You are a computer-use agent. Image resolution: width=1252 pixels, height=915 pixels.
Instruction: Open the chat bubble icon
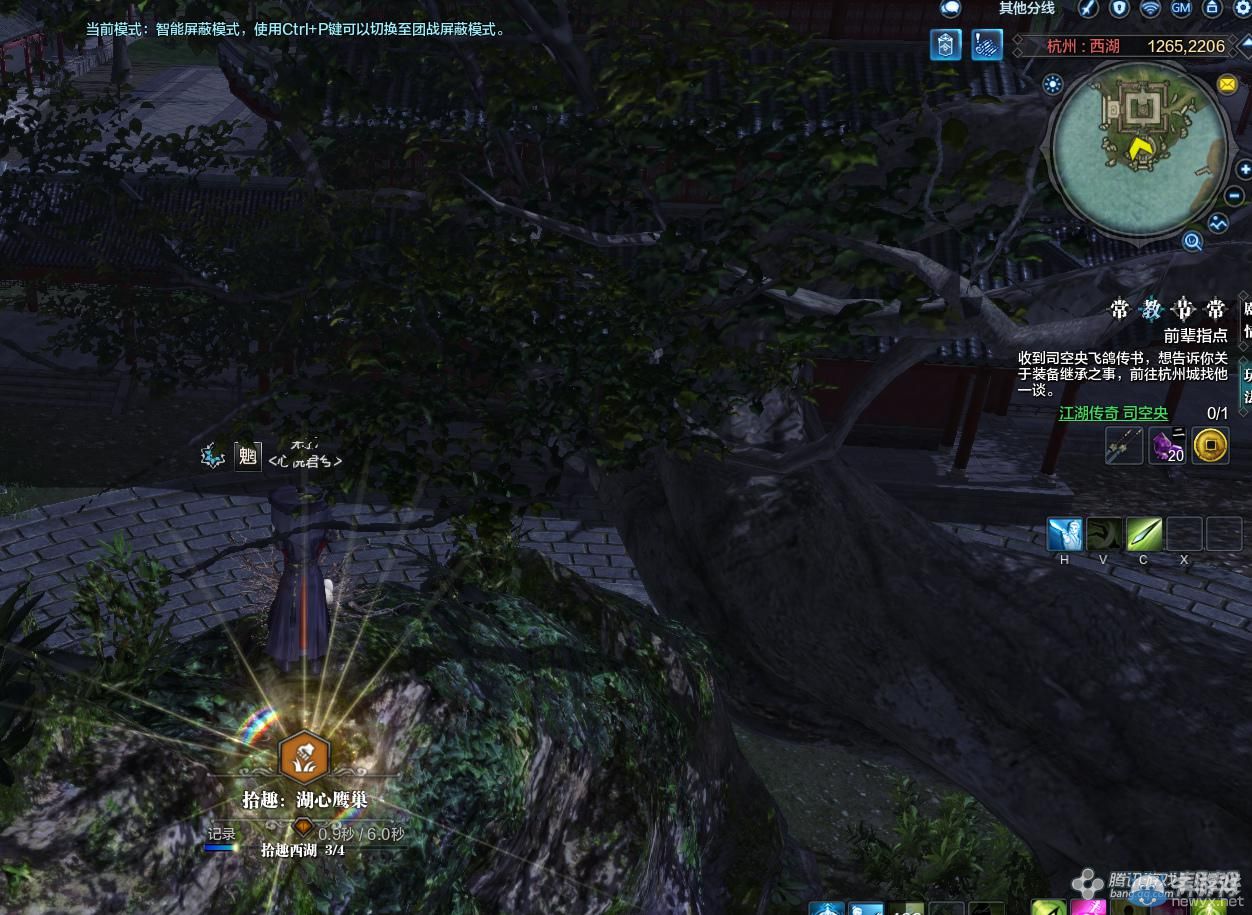950,8
